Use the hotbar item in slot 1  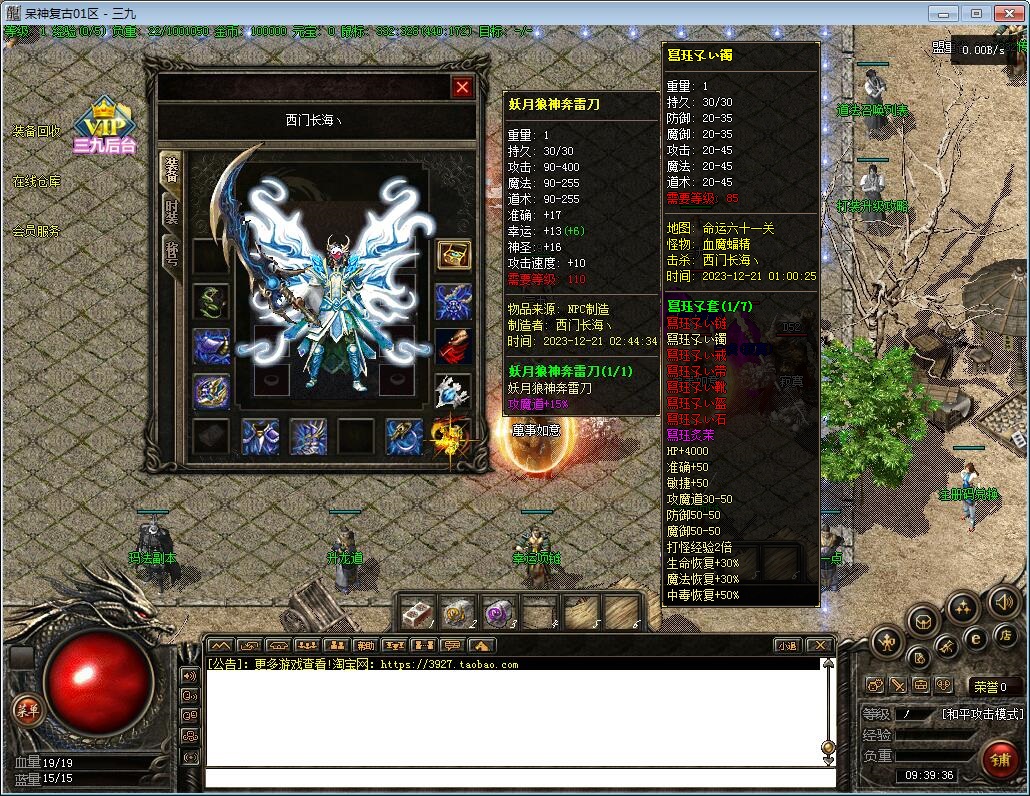tap(418, 612)
